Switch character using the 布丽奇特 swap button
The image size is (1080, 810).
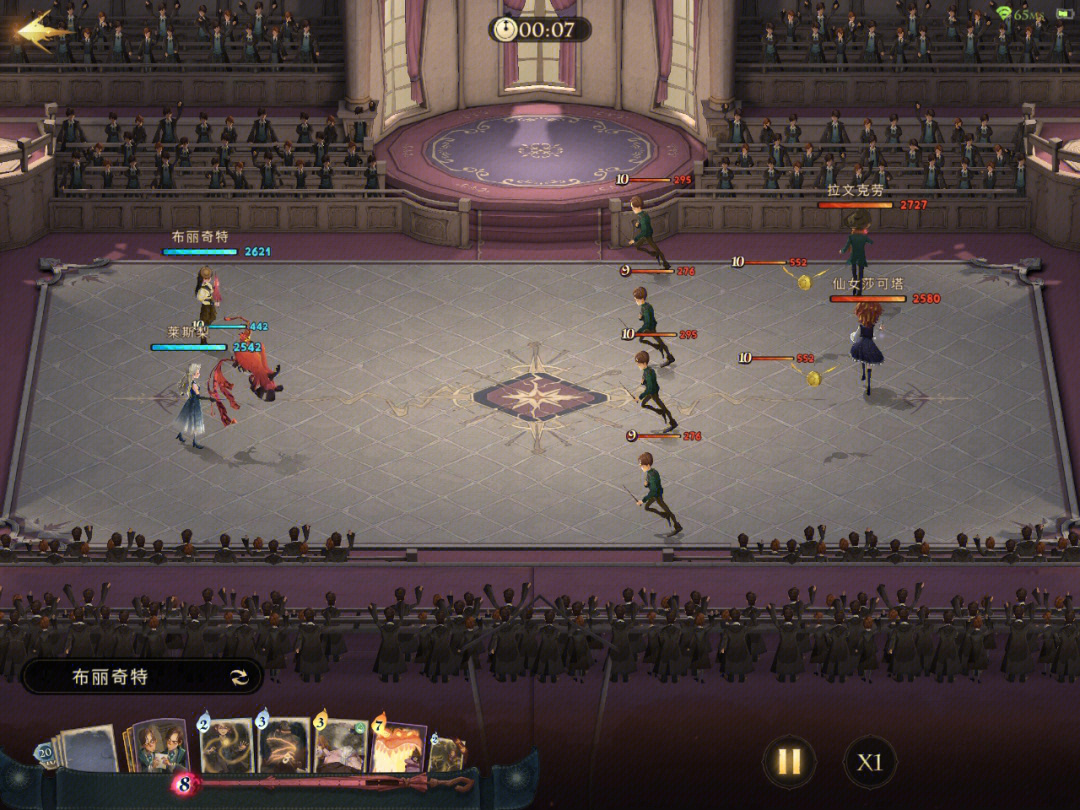click(239, 677)
